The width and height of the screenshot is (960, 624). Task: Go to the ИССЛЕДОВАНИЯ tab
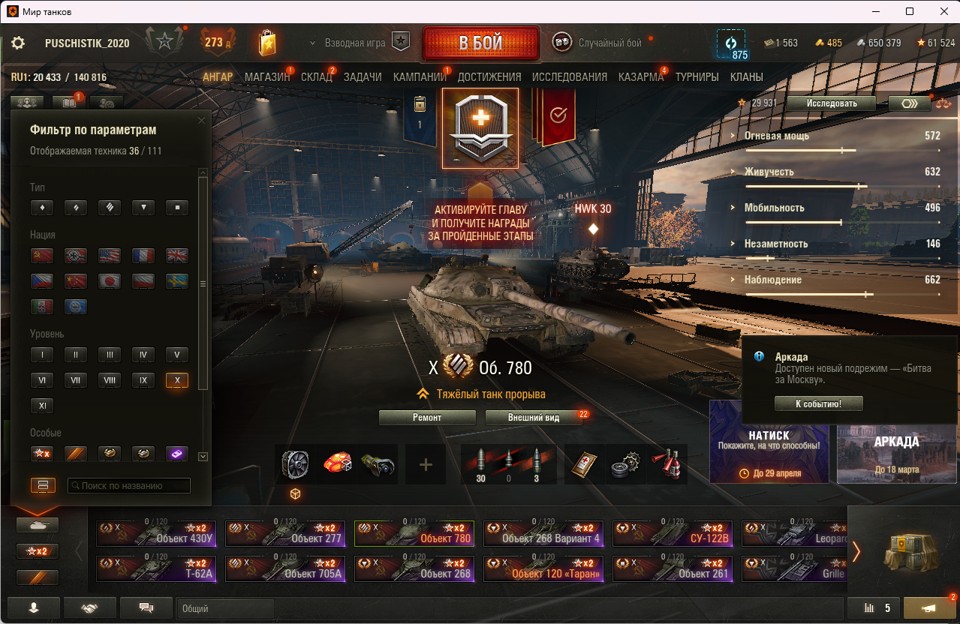pos(569,77)
